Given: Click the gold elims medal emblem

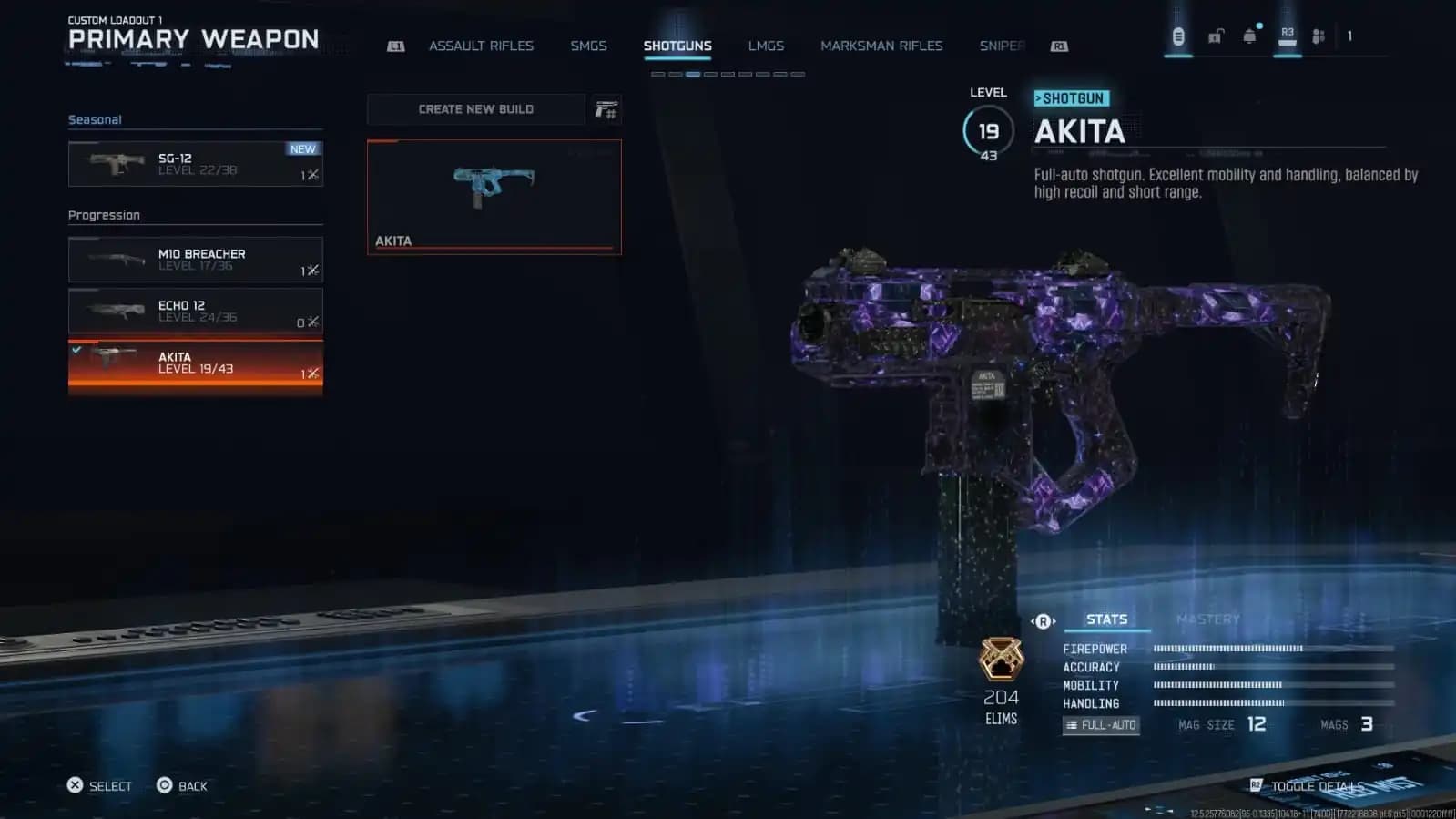Looking at the screenshot, I should (1000, 660).
